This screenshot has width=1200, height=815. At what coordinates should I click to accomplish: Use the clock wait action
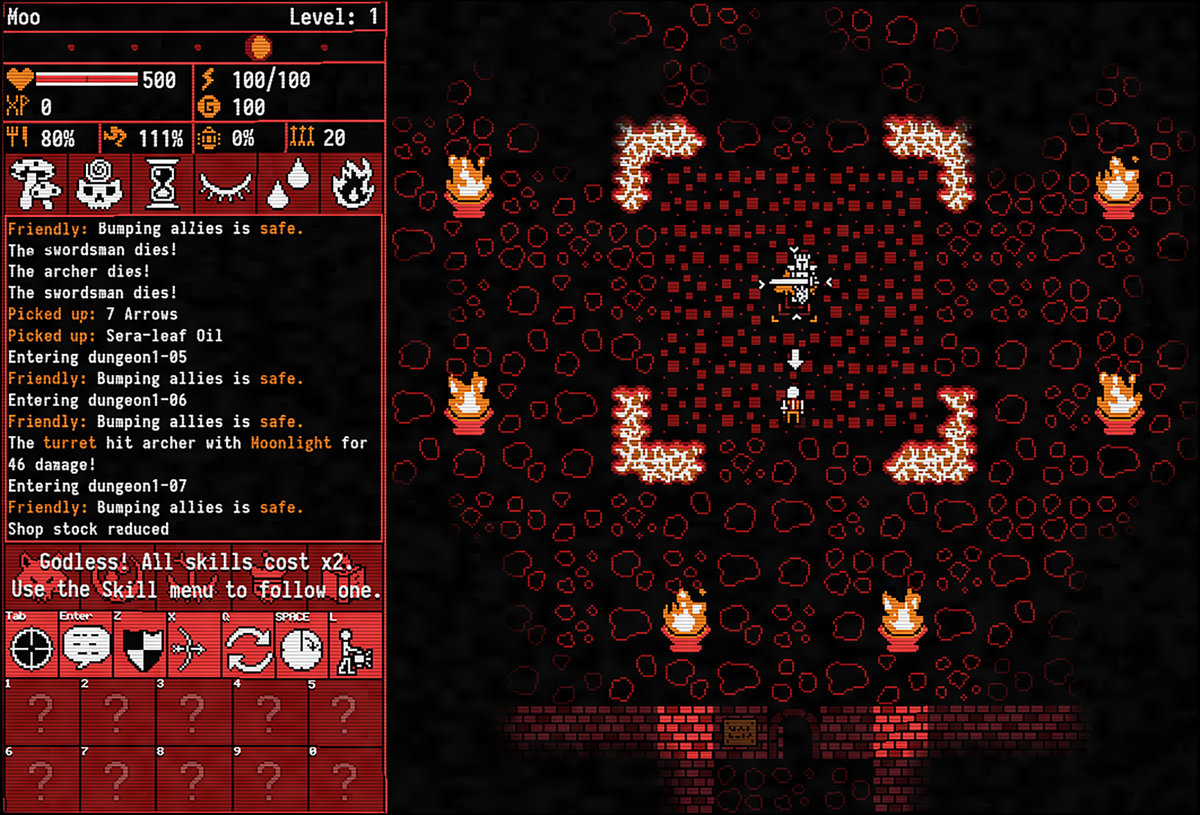[301, 648]
